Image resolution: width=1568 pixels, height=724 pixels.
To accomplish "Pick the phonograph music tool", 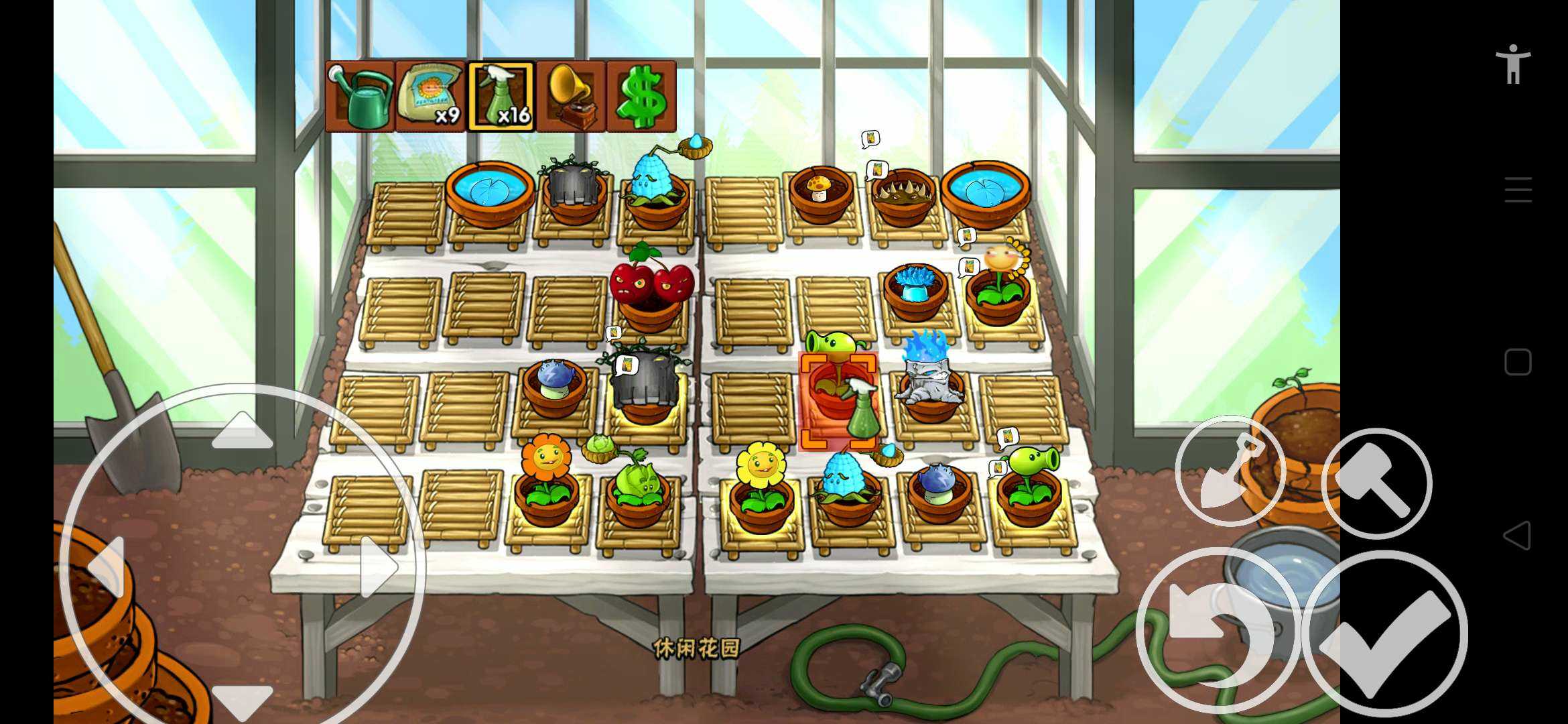I will 571,97.
